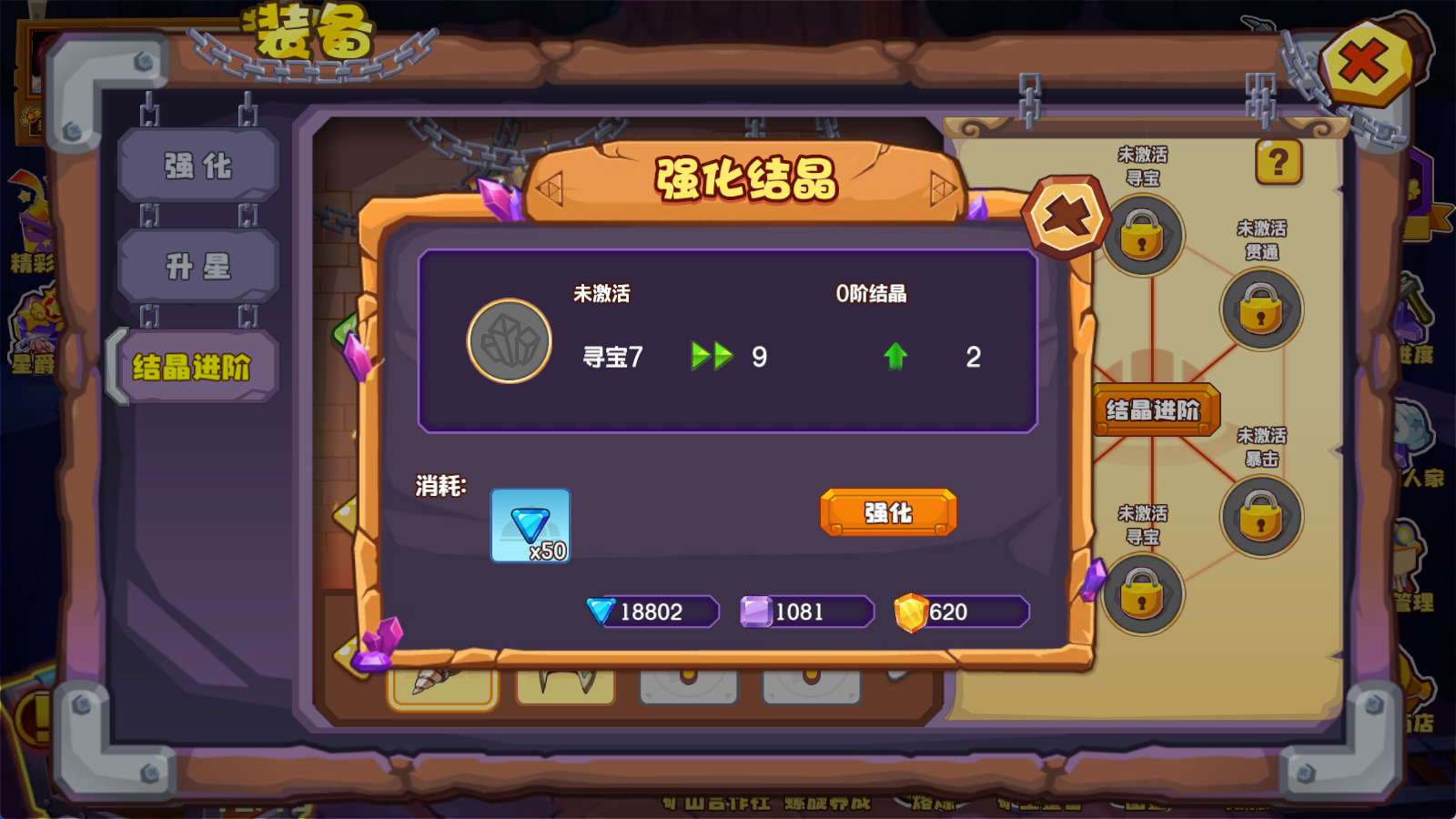Viewport: 1456px width, 819px height.
Task: Switch to the 强化 tab
Action: tap(198, 166)
